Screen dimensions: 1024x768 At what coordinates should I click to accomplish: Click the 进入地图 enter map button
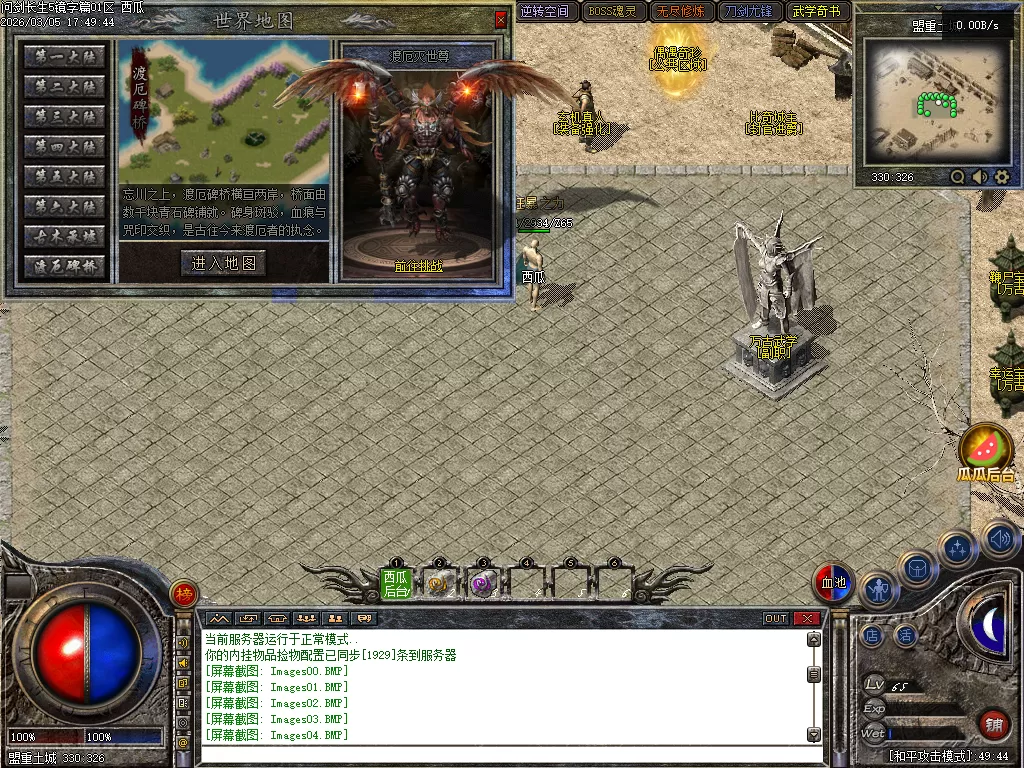(x=224, y=263)
